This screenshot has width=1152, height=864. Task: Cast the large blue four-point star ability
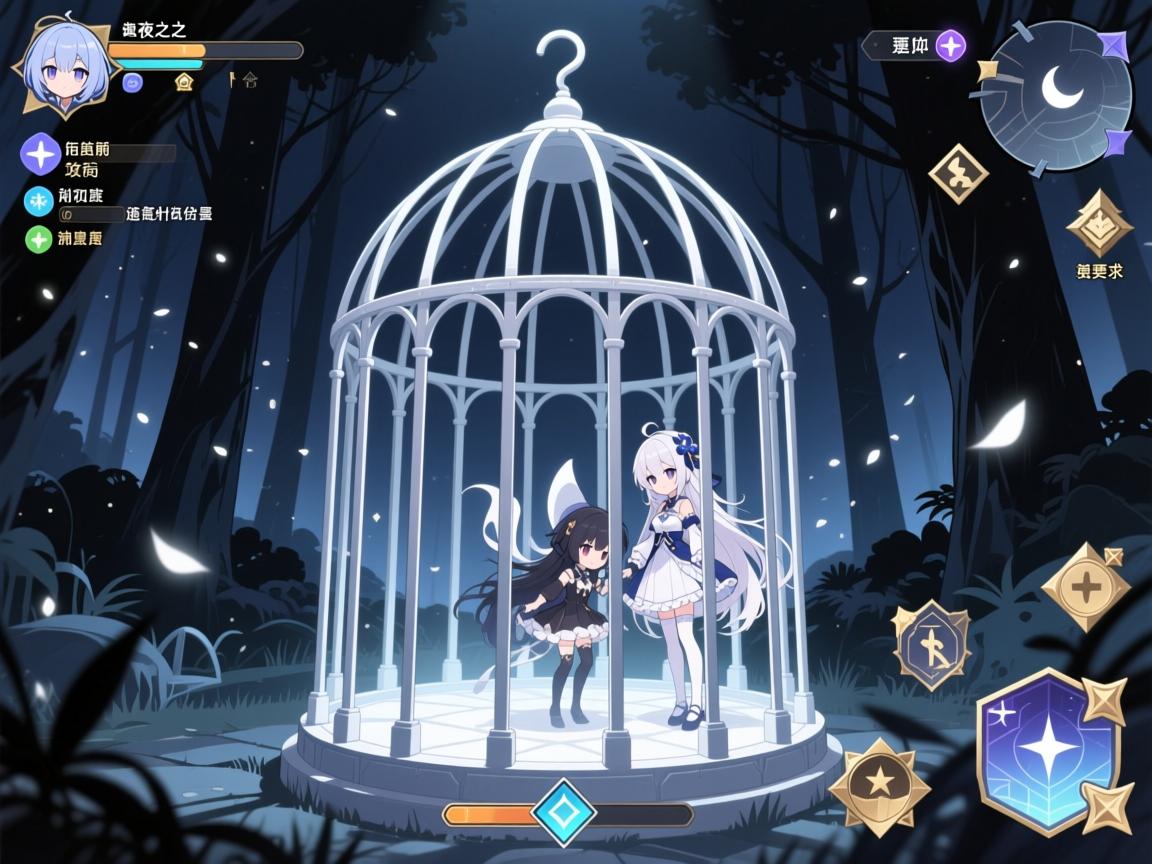(x=1047, y=751)
